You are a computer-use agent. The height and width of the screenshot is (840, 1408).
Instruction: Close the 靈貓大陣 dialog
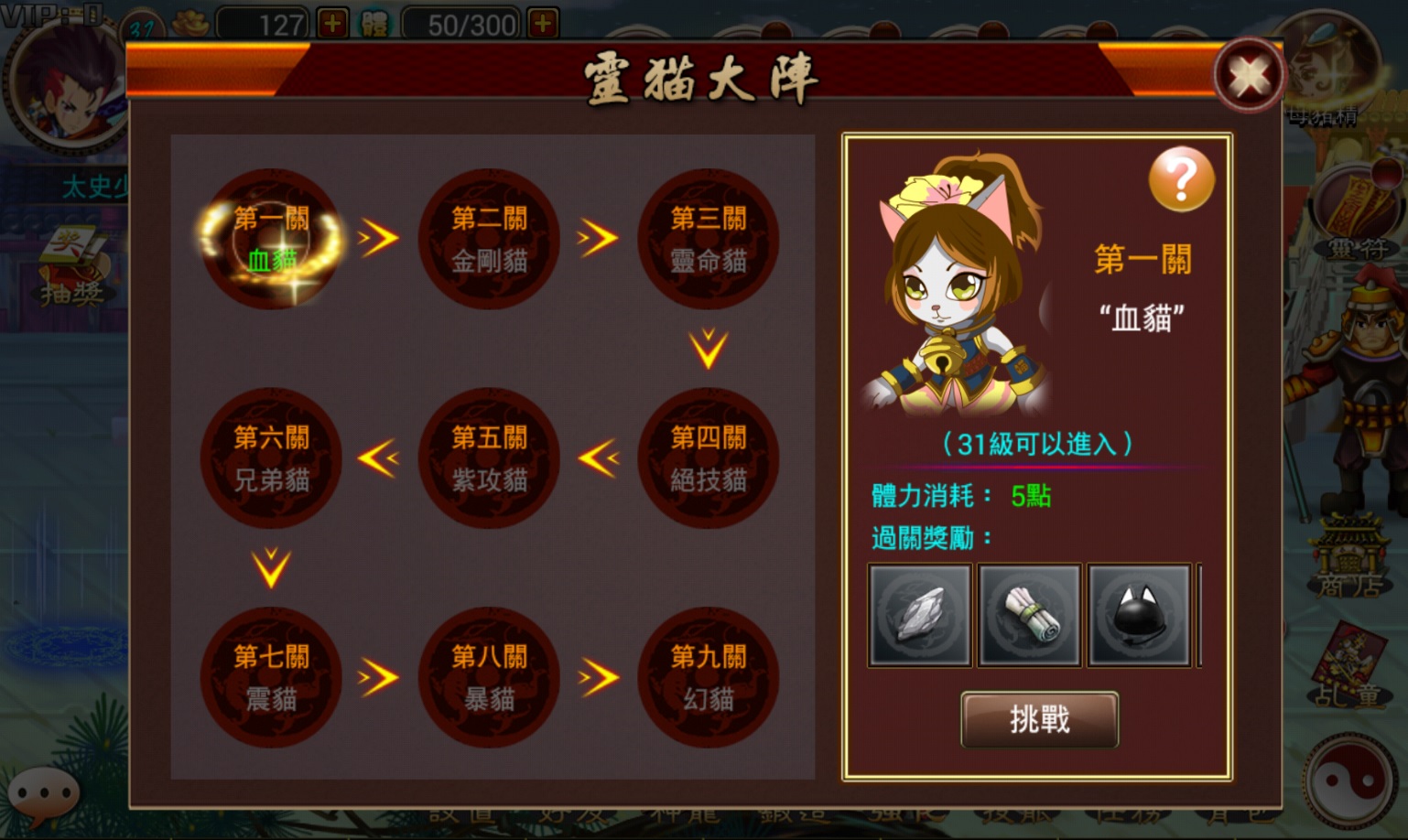click(x=1249, y=75)
